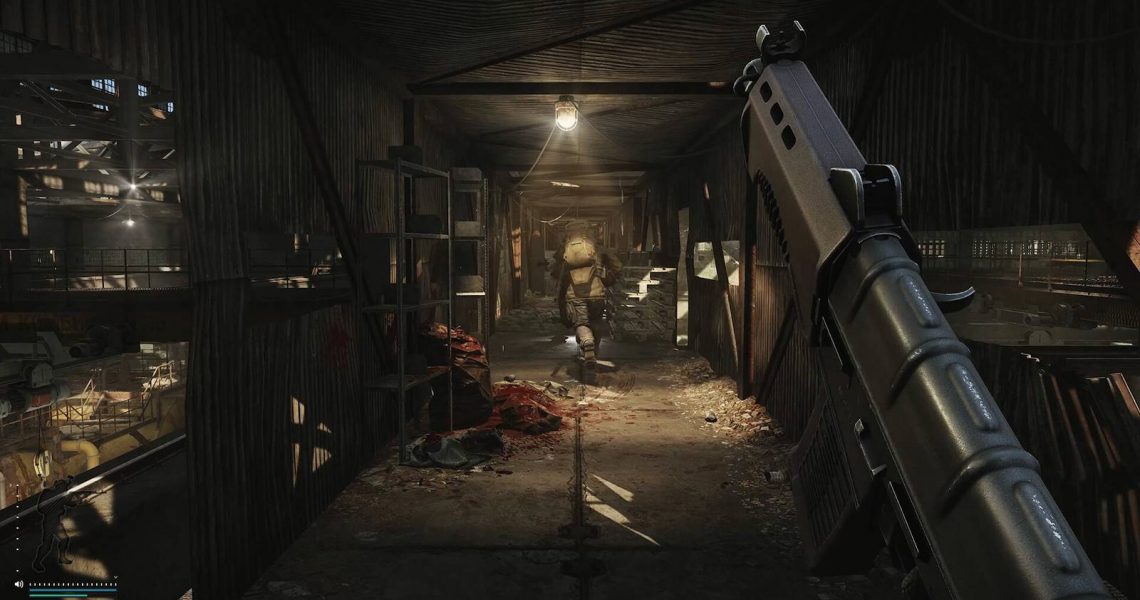
Task: Click the speaker noise-level icon
Action: click(x=18, y=583)
